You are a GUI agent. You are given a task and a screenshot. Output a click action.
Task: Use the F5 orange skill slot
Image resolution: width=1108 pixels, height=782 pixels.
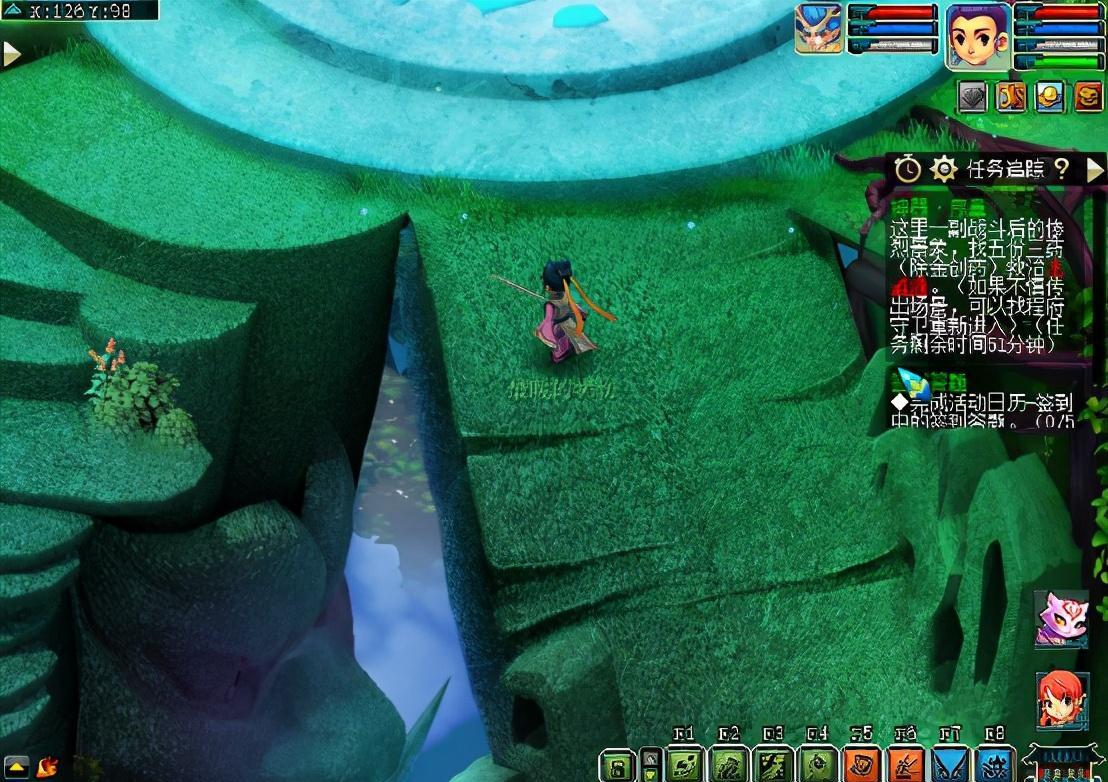point(861,765)
